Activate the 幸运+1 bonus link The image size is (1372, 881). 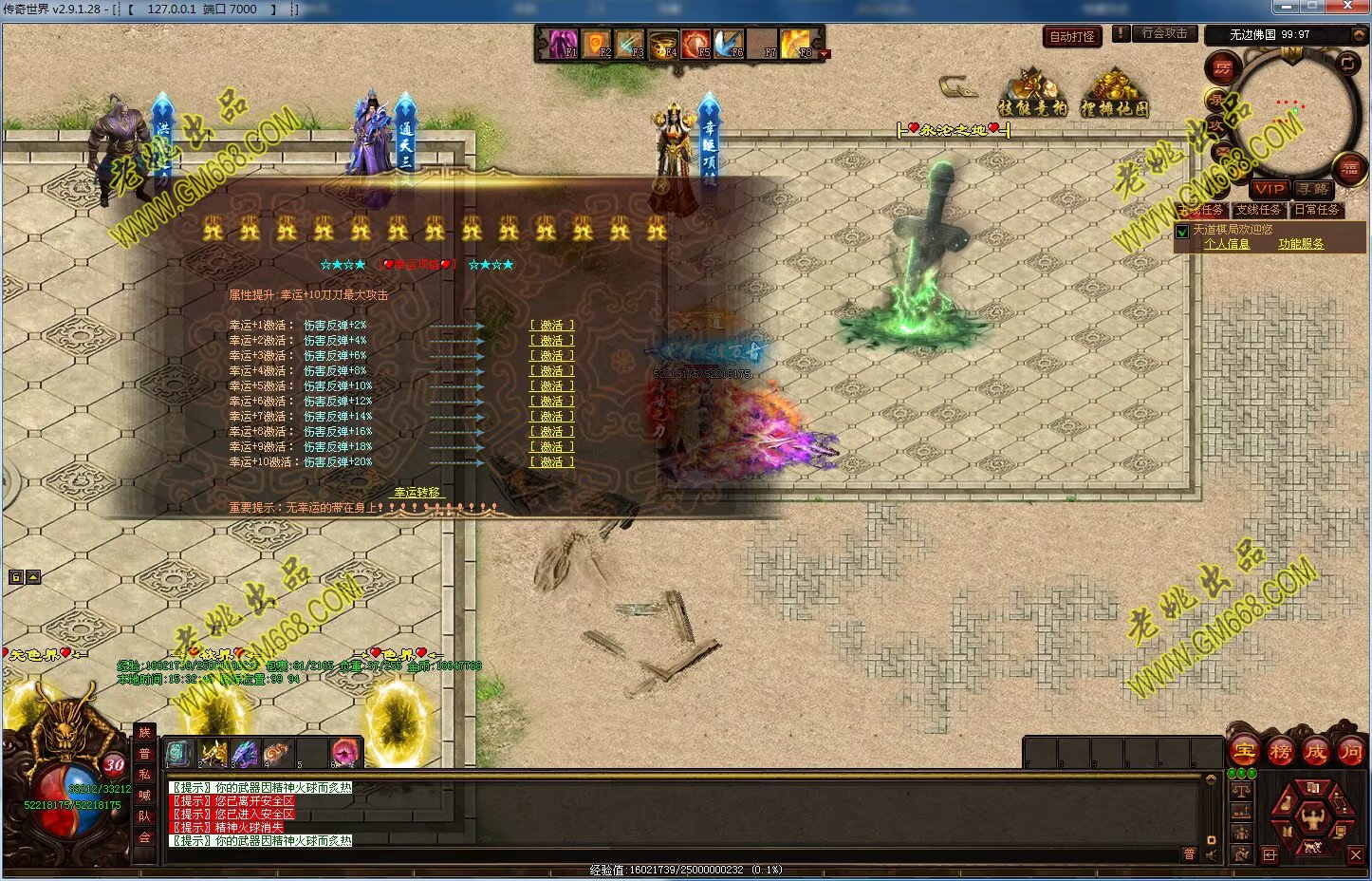[551, 326]
